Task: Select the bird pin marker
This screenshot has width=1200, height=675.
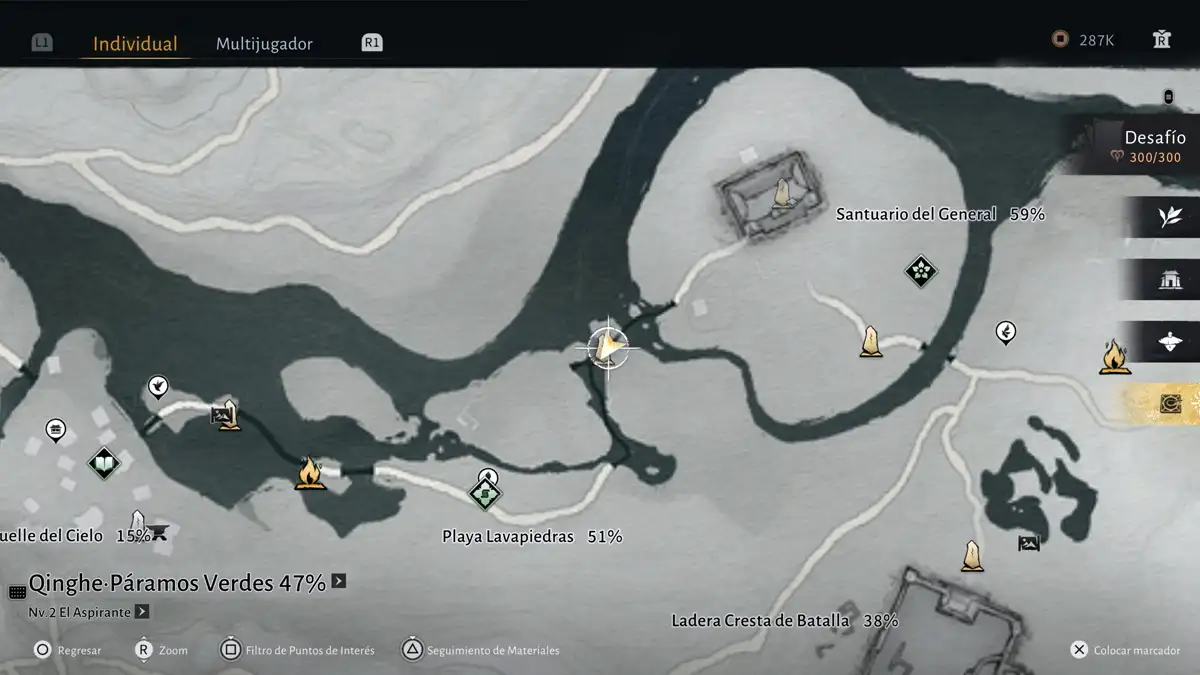Action: (x=157, y=386)
